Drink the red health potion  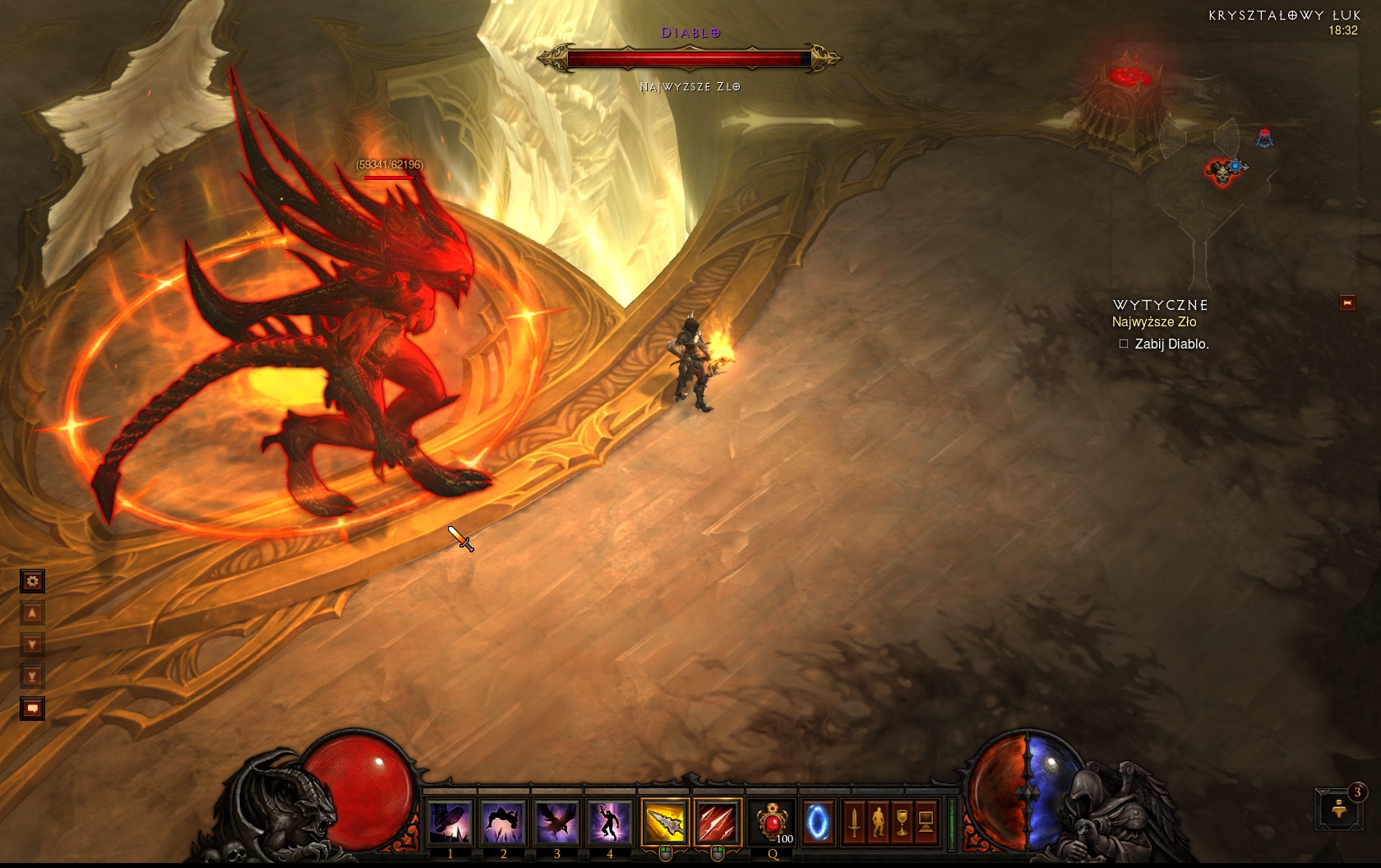tap(773, 822)
